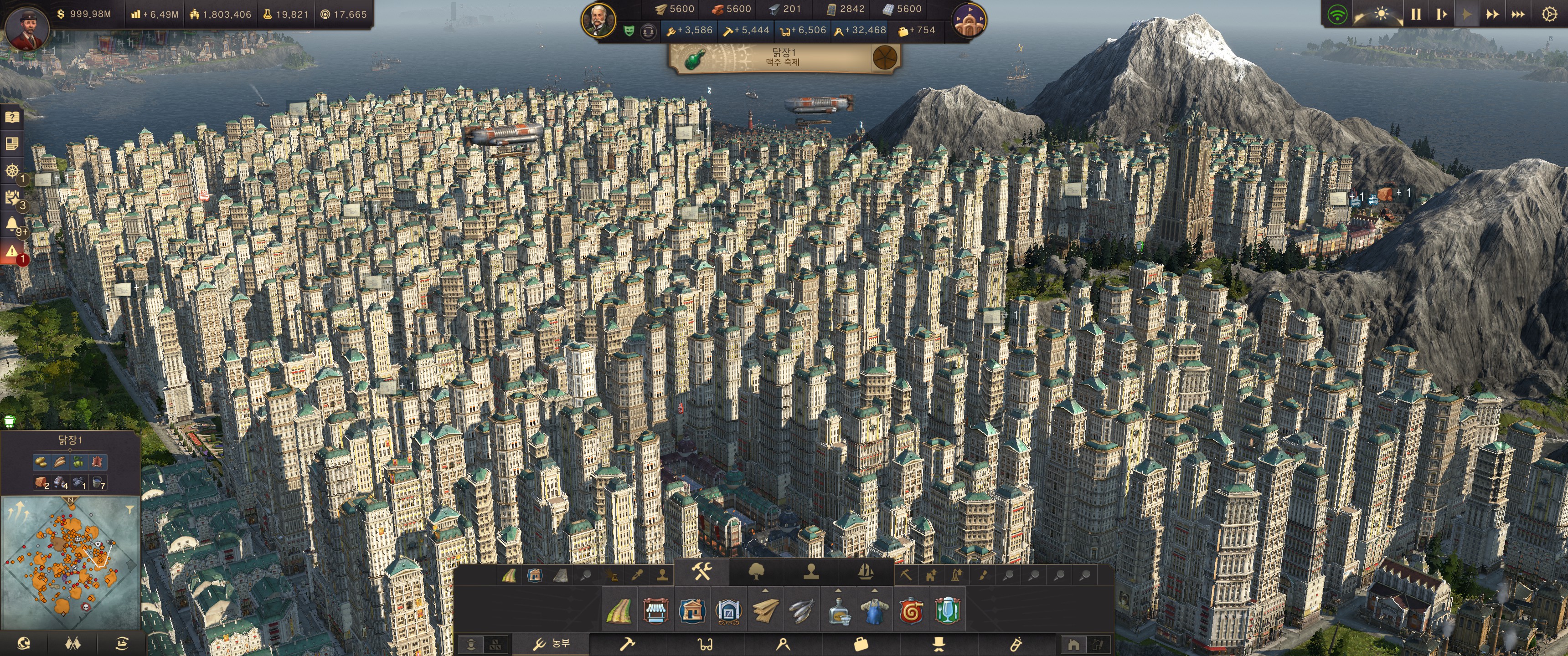Set game speed to double fast-forward

tap(1492, 14)
